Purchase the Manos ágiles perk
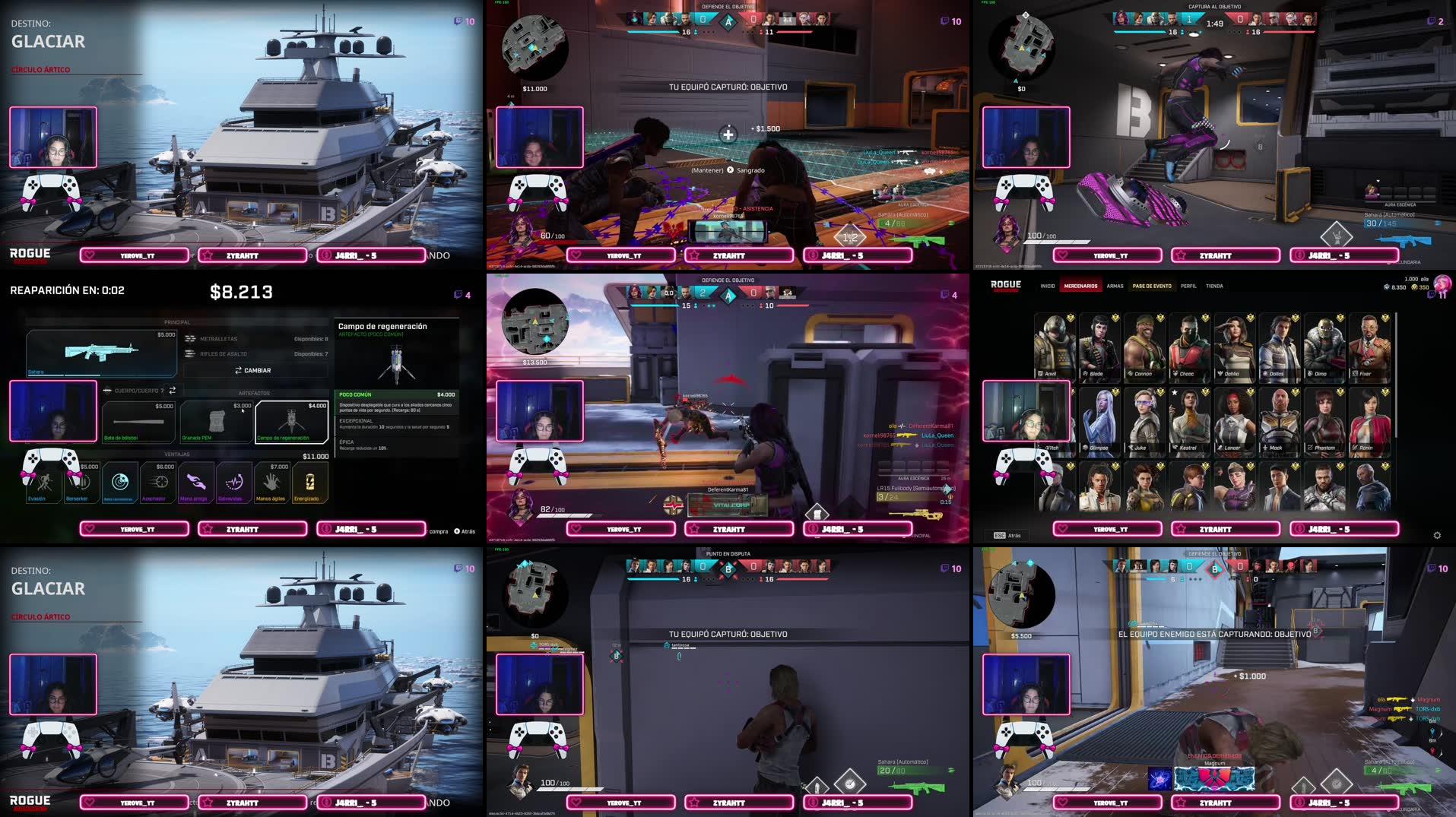The height and width of the screenshot is (817, 1456). (x=271, y=483)
